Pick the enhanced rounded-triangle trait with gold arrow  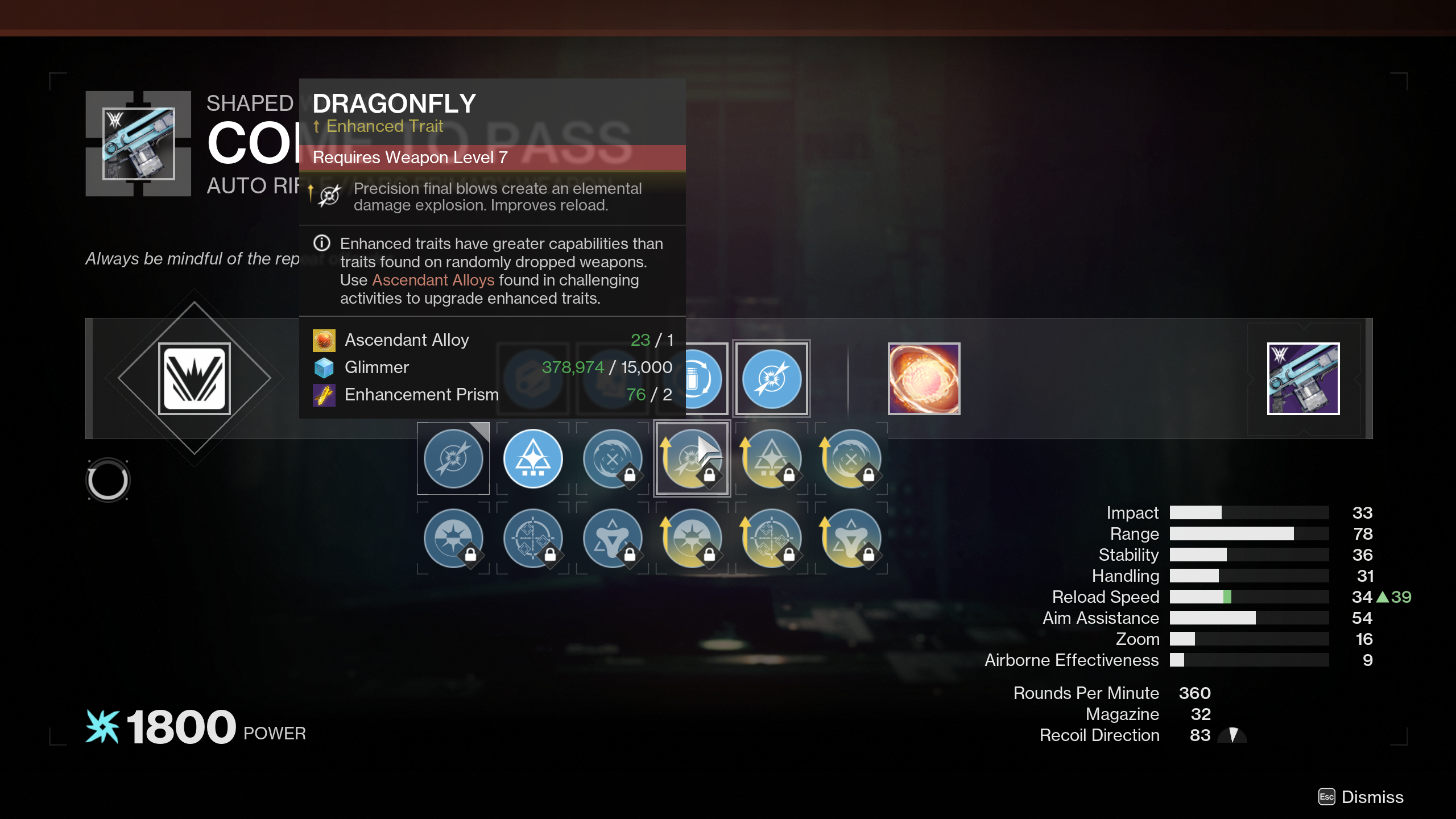851,538
